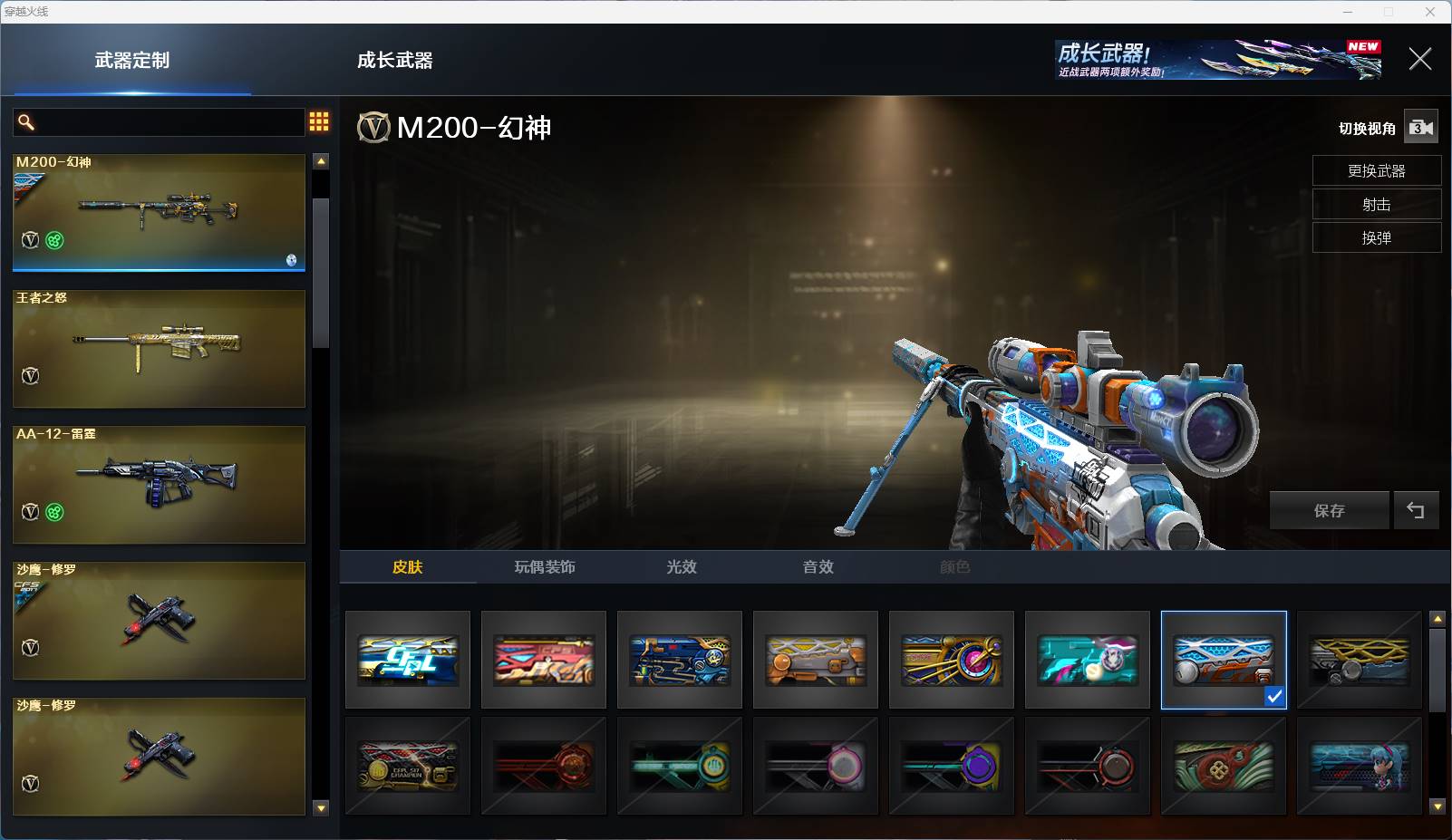The height and width of the screenshot is (840, 1452).
Task: Minimize the game window
Action: coord(1348,12)
